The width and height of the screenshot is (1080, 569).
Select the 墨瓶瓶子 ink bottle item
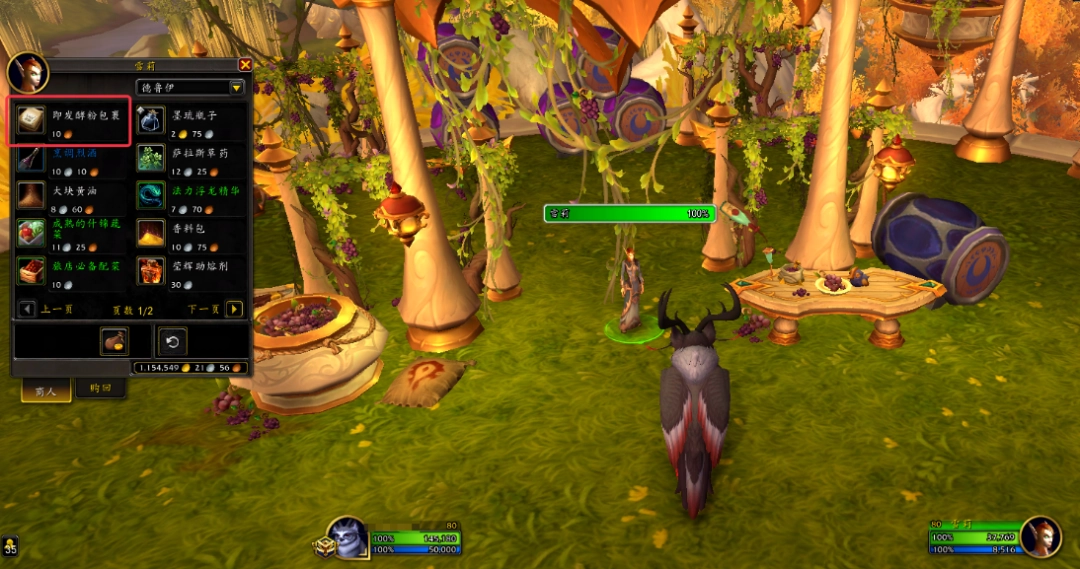tap(151, 121)
